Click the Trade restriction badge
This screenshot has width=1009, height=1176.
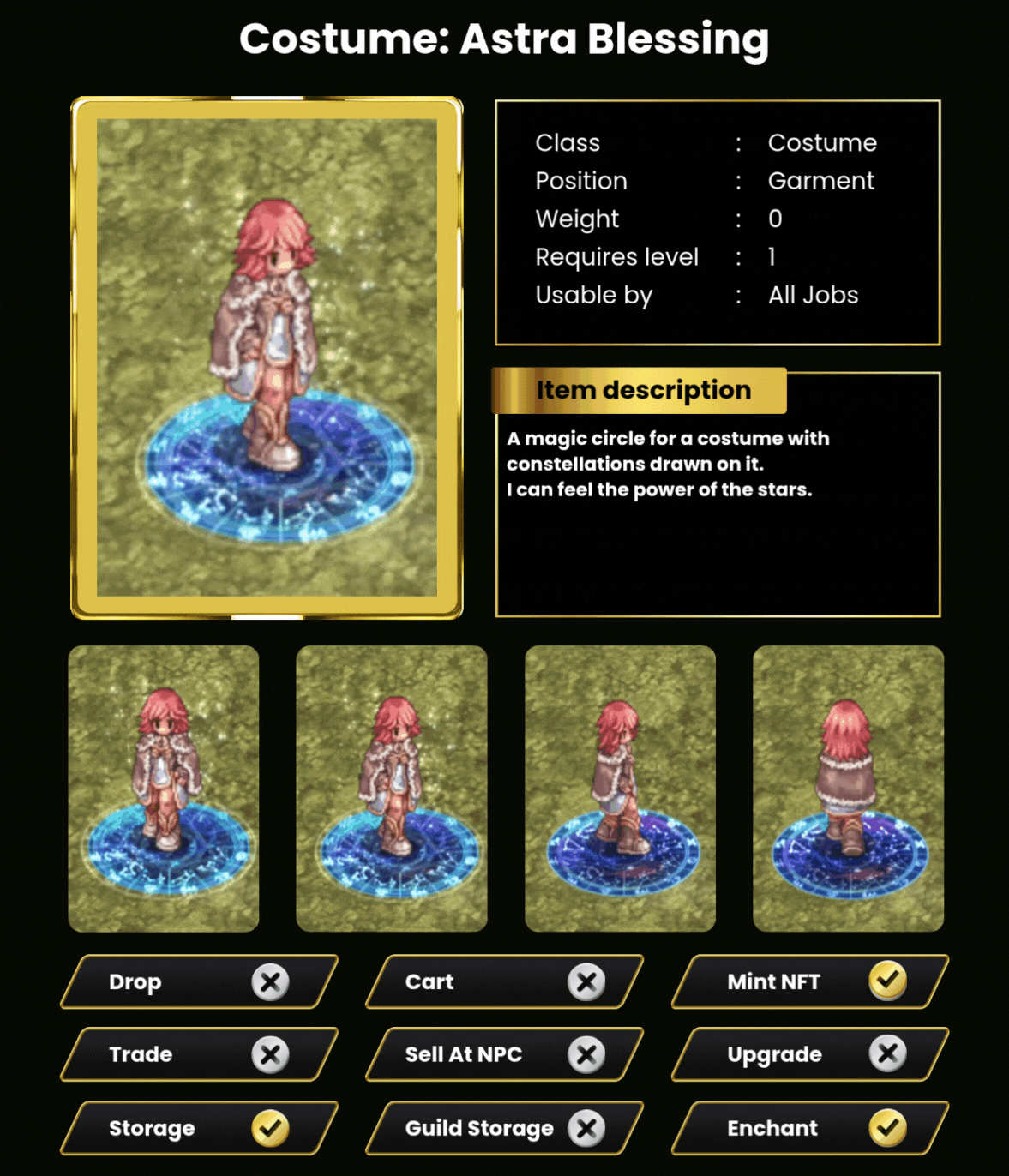tap(199, 1054)
